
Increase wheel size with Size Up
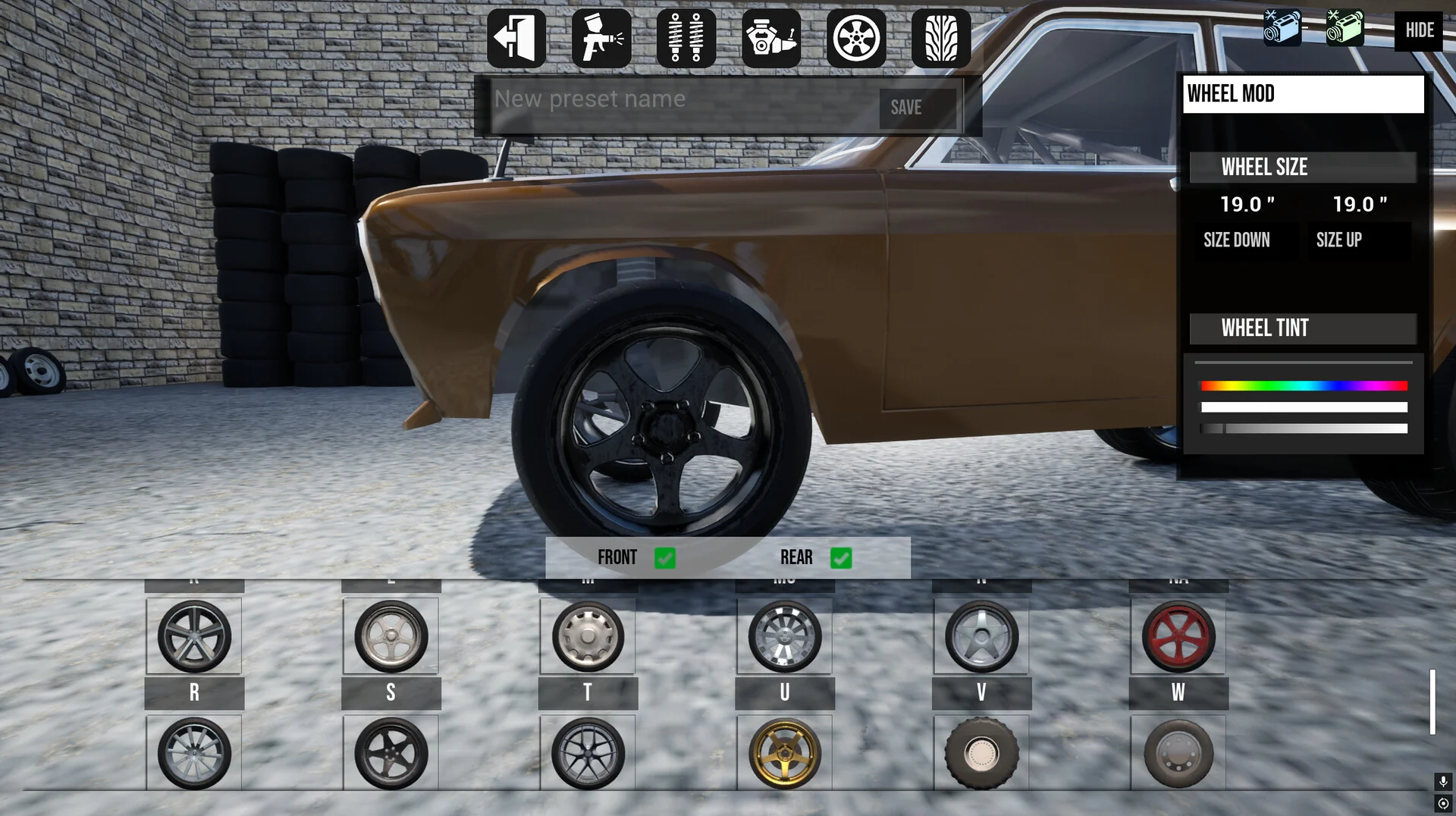[x=1339, y=240]
